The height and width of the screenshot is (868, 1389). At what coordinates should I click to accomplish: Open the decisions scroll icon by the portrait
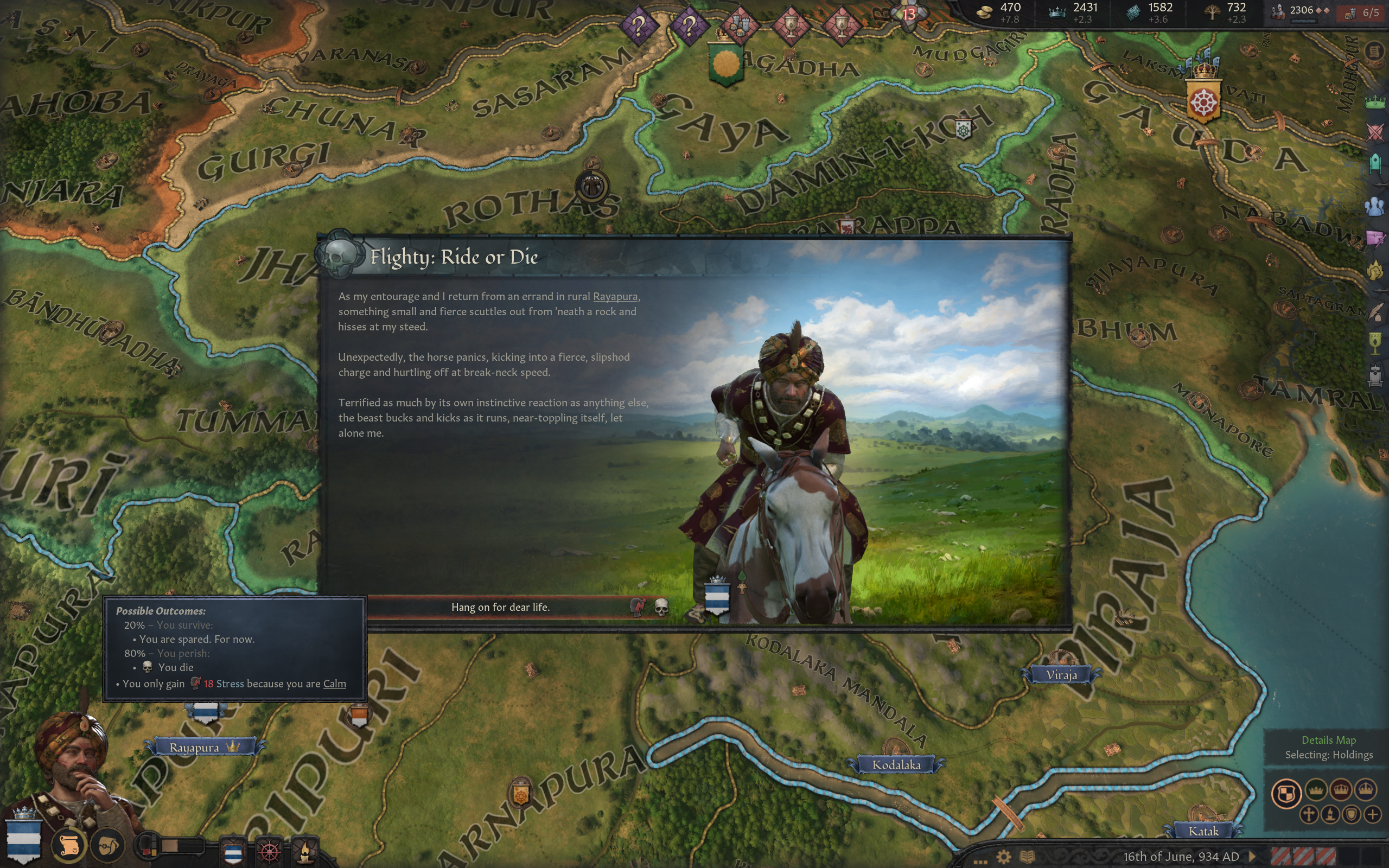(x=69, y=846)
